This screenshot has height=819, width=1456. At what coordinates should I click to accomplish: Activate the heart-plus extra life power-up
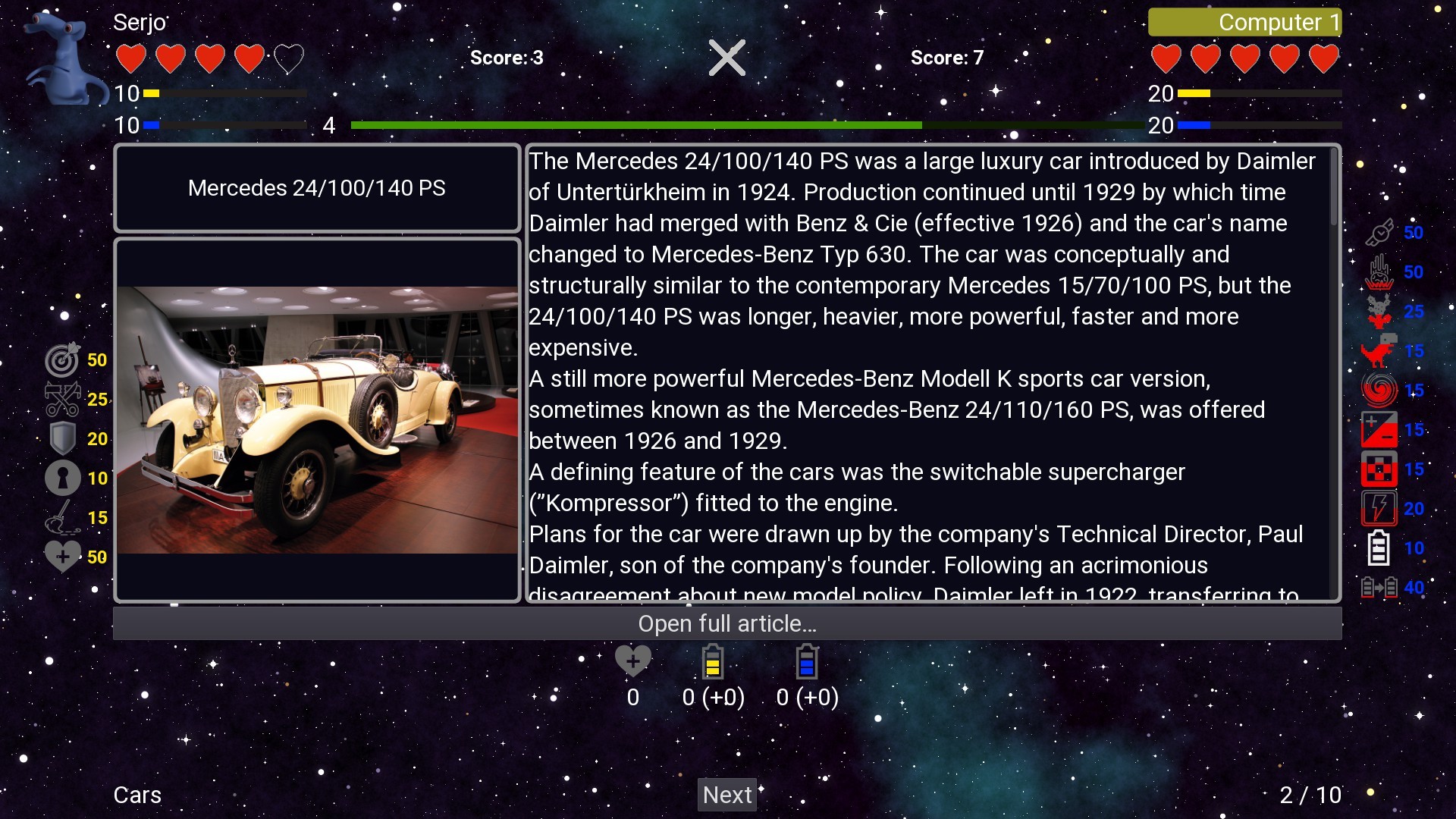[63, 555]
